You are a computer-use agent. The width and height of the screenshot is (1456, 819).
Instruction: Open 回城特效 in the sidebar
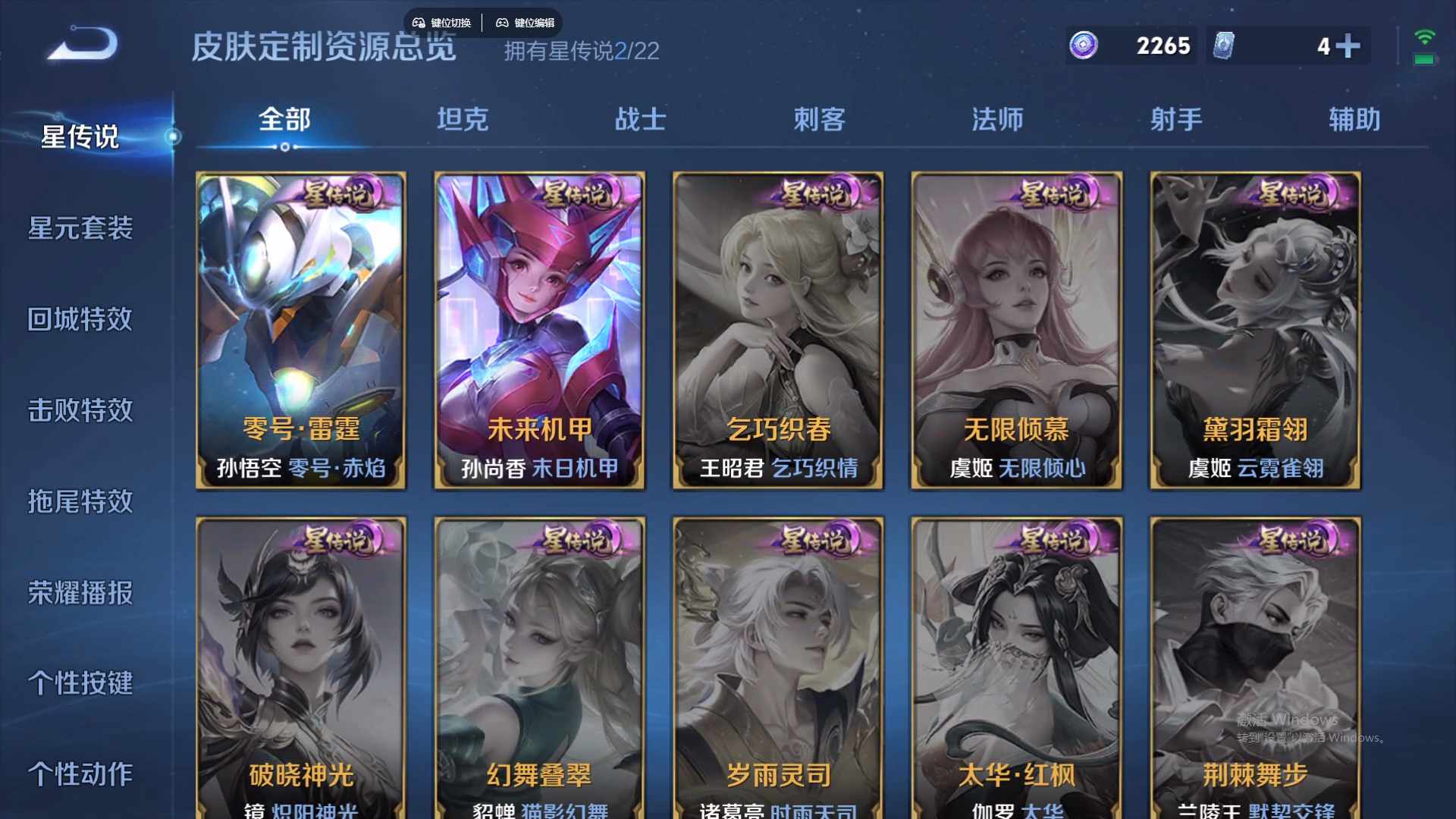click(82, 320)
